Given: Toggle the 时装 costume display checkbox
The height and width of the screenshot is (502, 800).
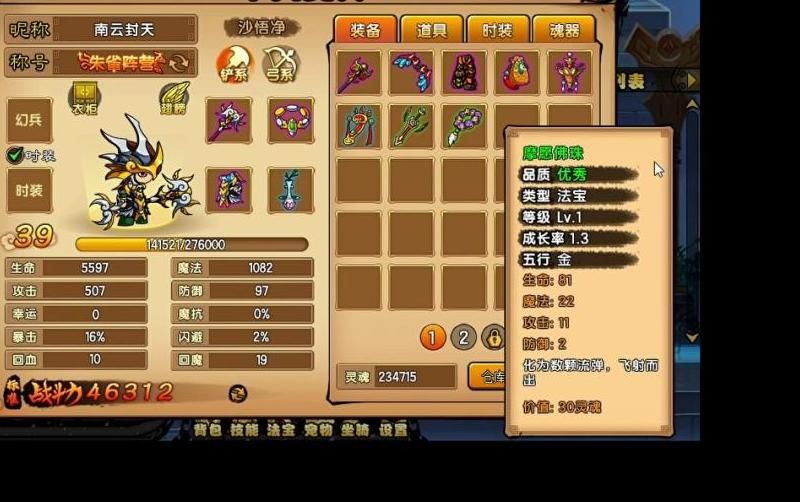Looking at the screenshot, I should tap(15, 155).
